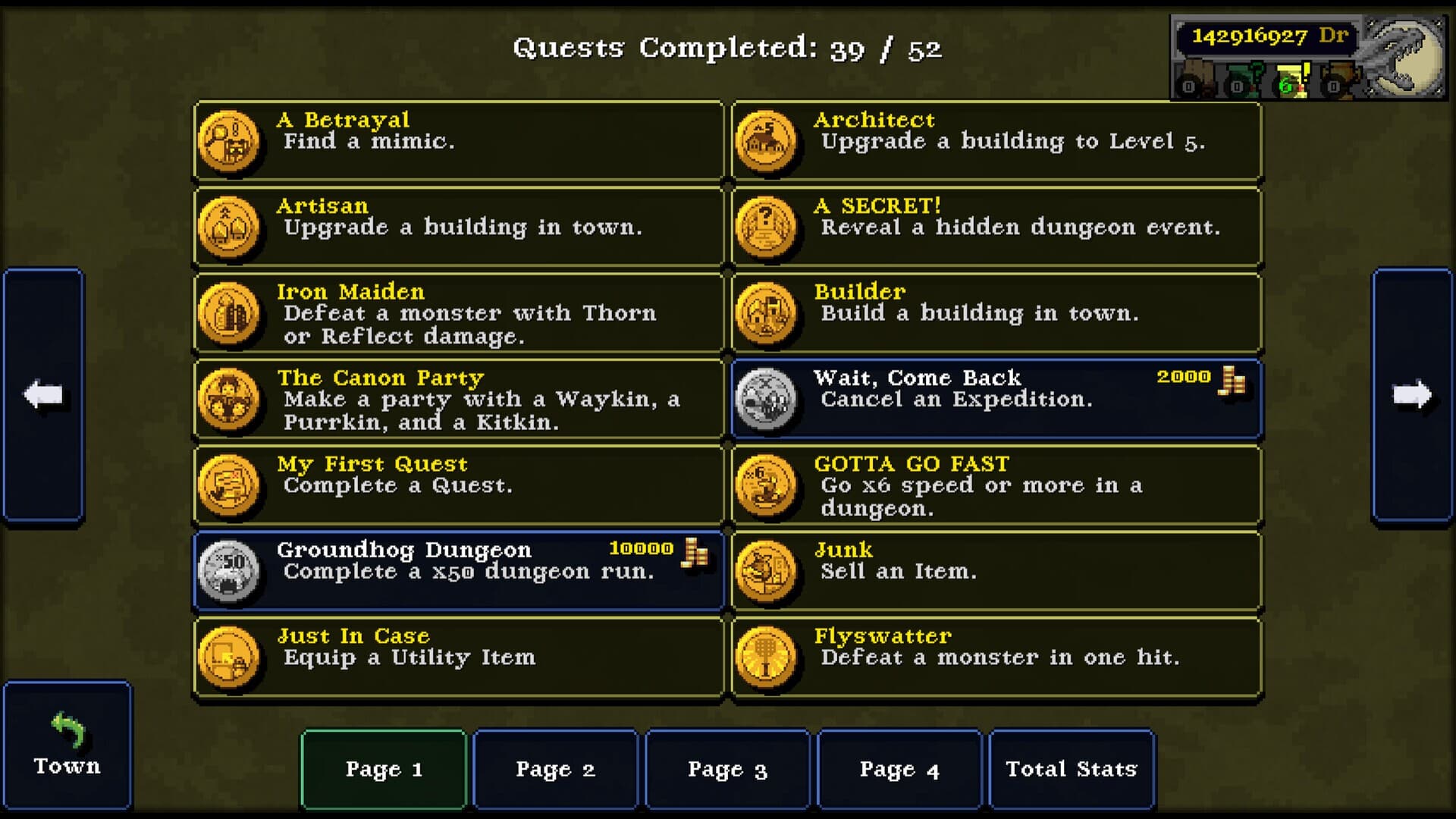Click the left navigation arrow
The width and height of the screenshot is (1456, 819).
43,394
